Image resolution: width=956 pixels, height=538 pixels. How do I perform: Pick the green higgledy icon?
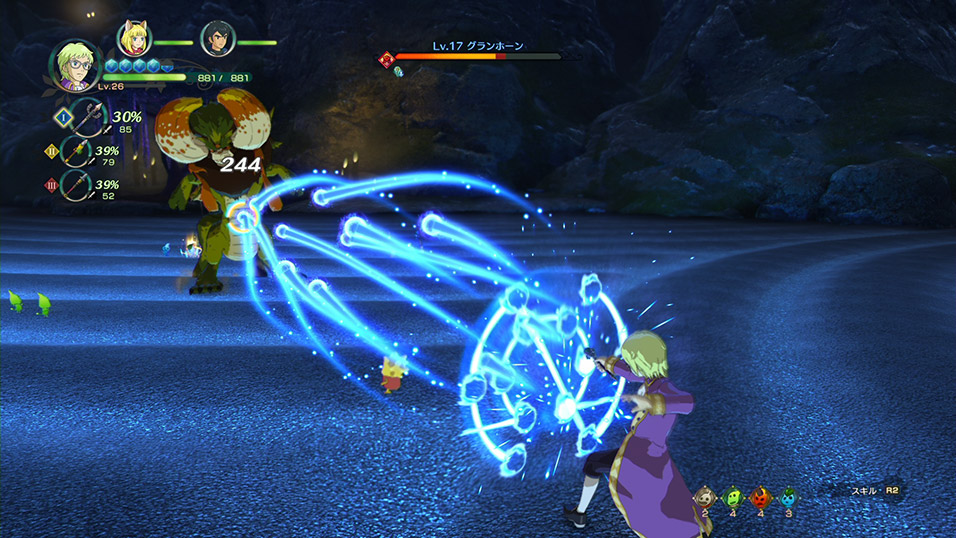733,497
